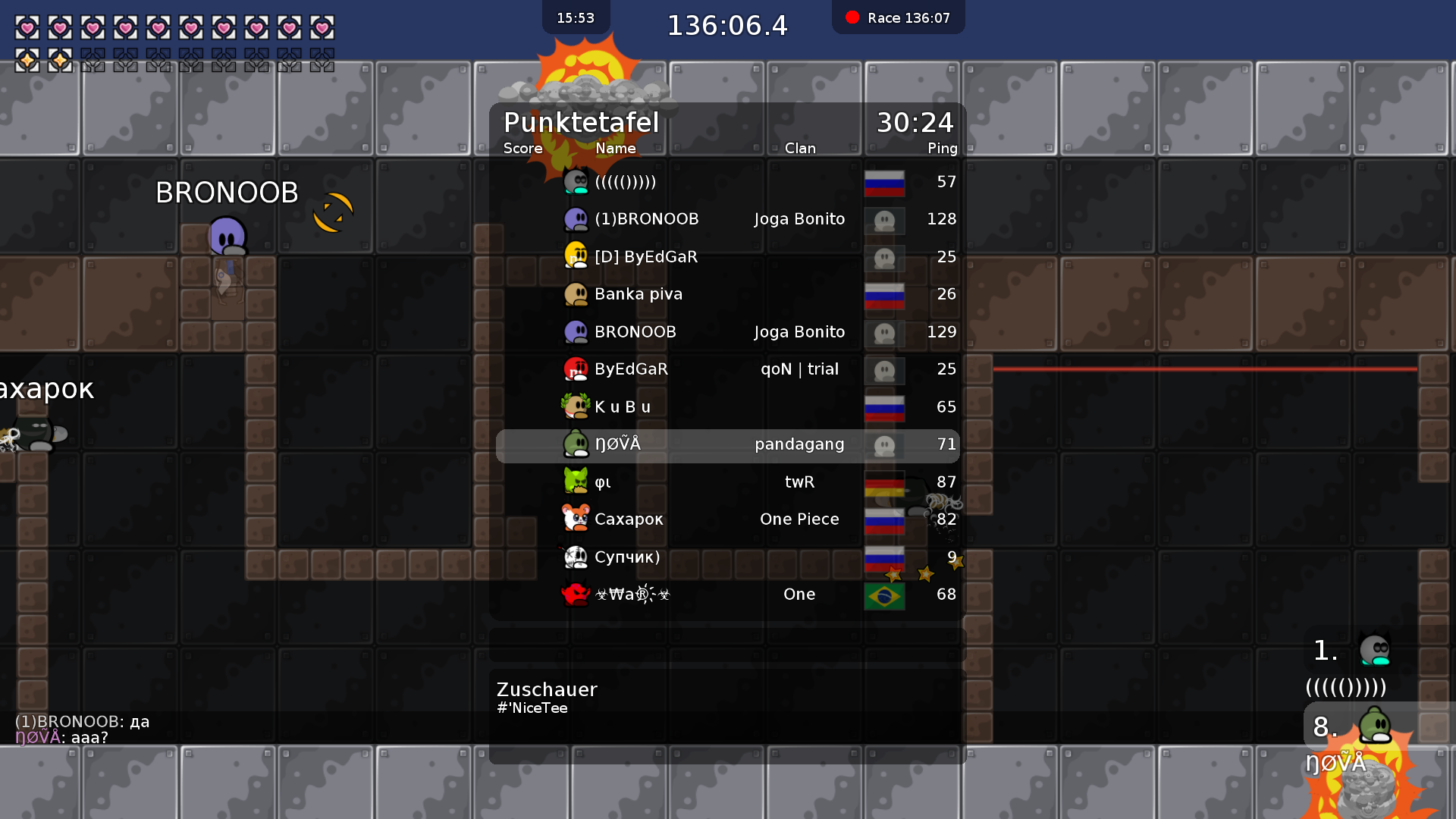Click the red recording dot next to Race 136:07

[851, 17]
